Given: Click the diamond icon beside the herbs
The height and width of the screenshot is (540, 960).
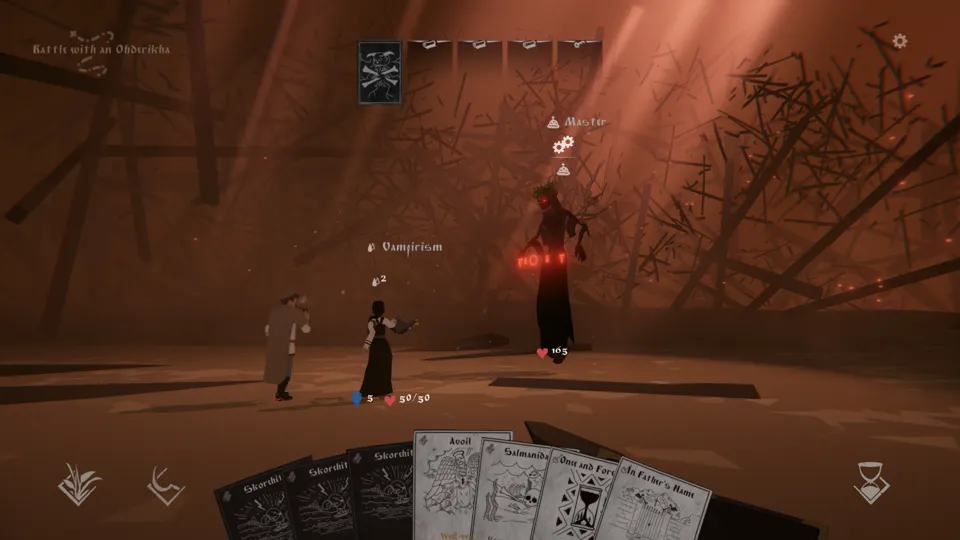Looking at the screenshot, I should (x=165, y=485).
